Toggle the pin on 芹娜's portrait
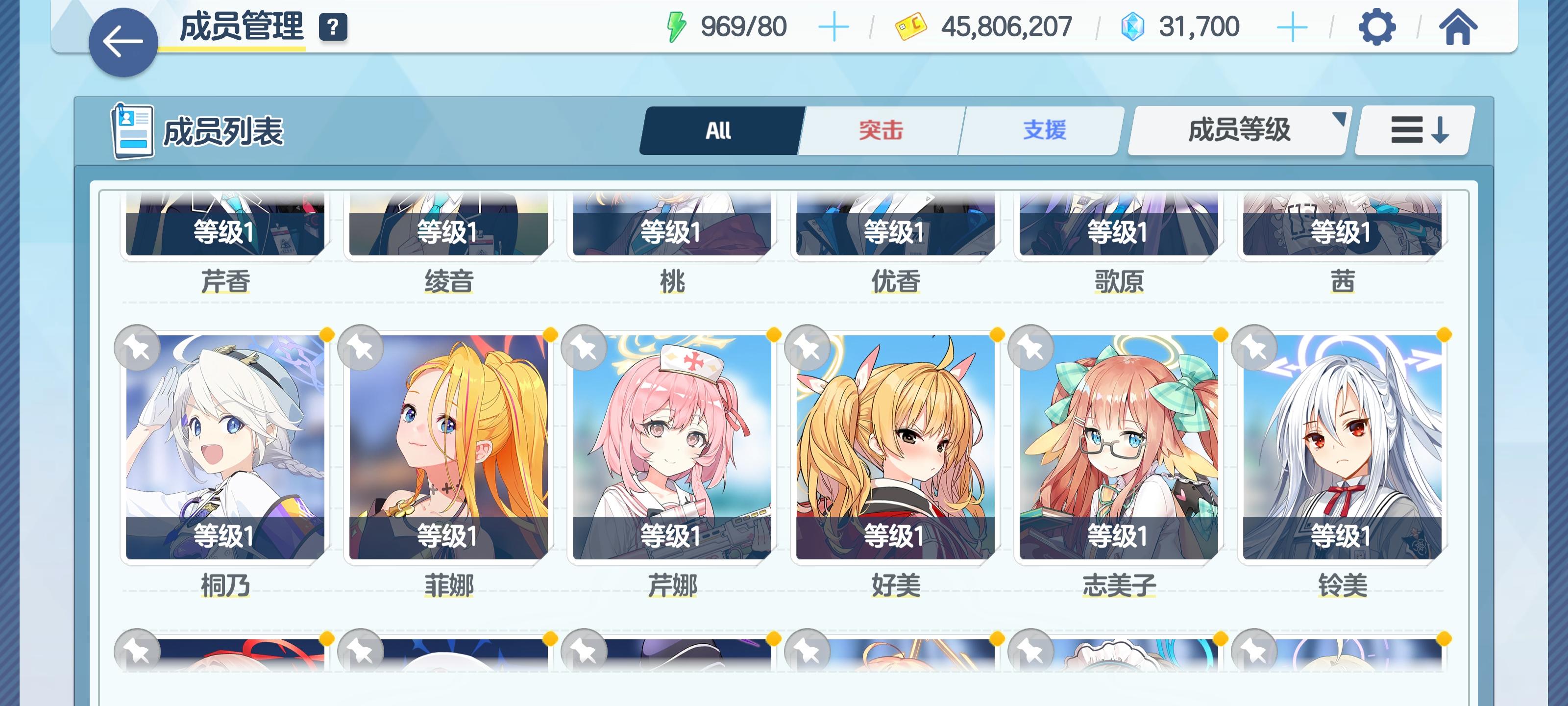The height and width of the screenshot is (706, 1568). tap(584, 347)
